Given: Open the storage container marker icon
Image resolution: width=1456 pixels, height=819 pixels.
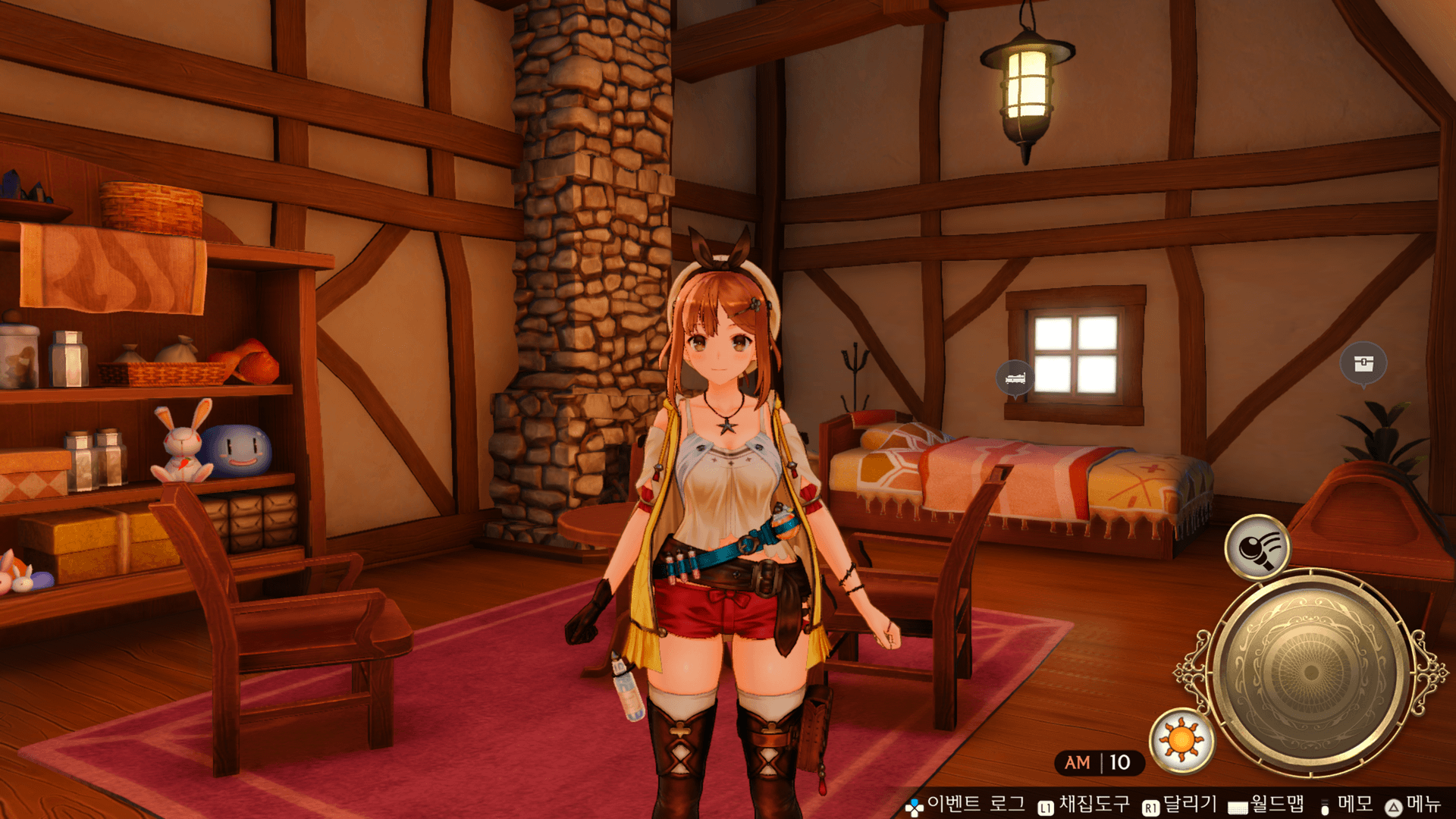Looking at the screenshot, I should click(x=1363, y=363).
